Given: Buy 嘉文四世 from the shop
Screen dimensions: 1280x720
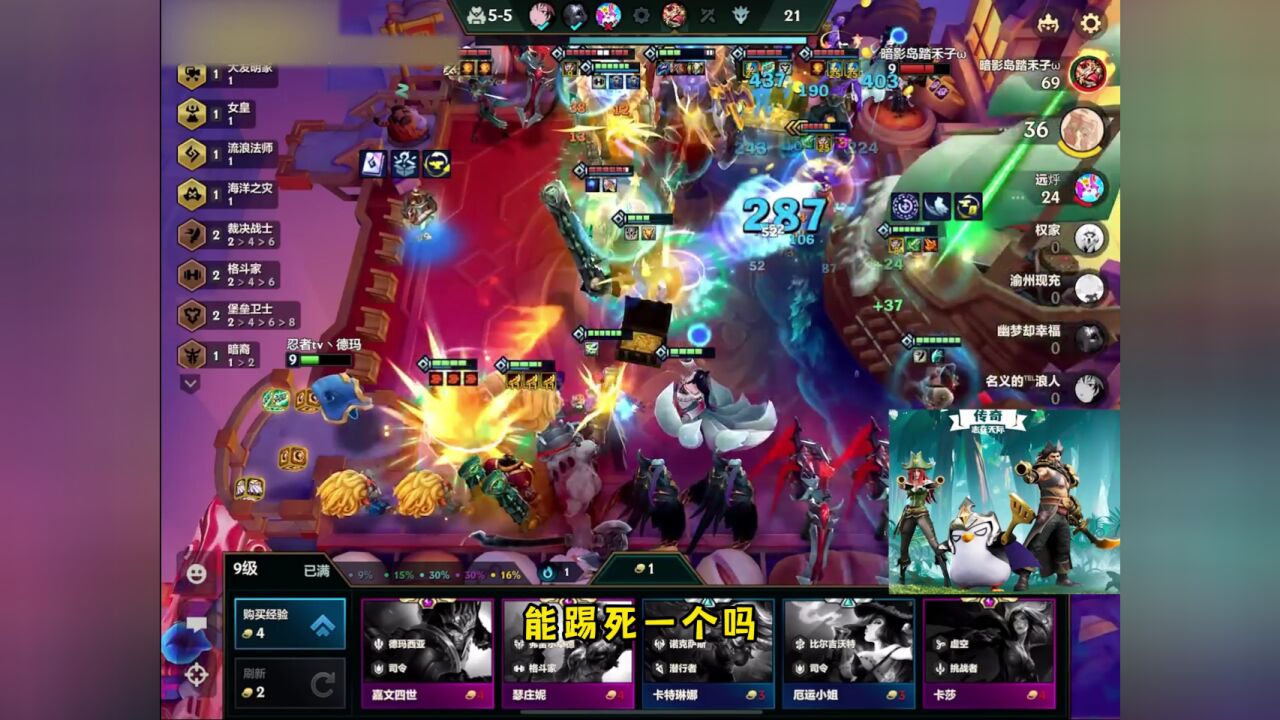Looking at the screenshot, I should (x=427, y=654).
